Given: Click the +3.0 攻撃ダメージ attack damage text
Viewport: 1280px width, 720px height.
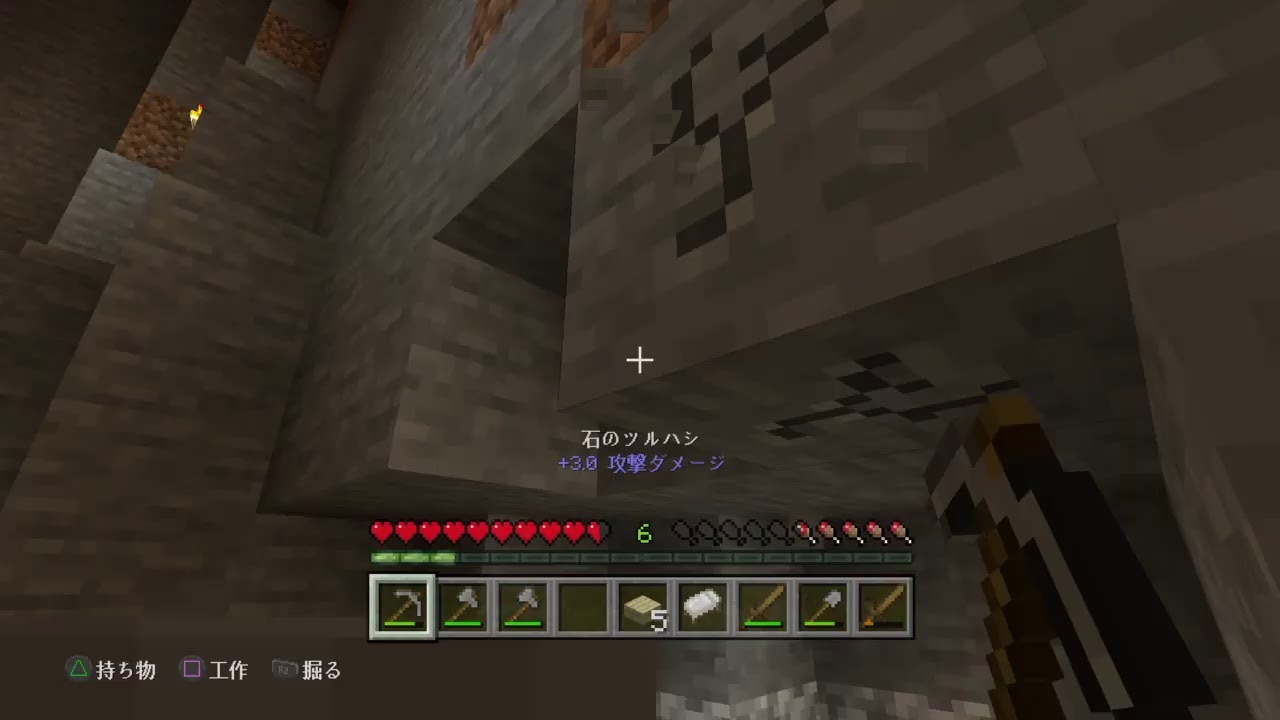Looking at the screenshot, I should [x=640, y=463].
